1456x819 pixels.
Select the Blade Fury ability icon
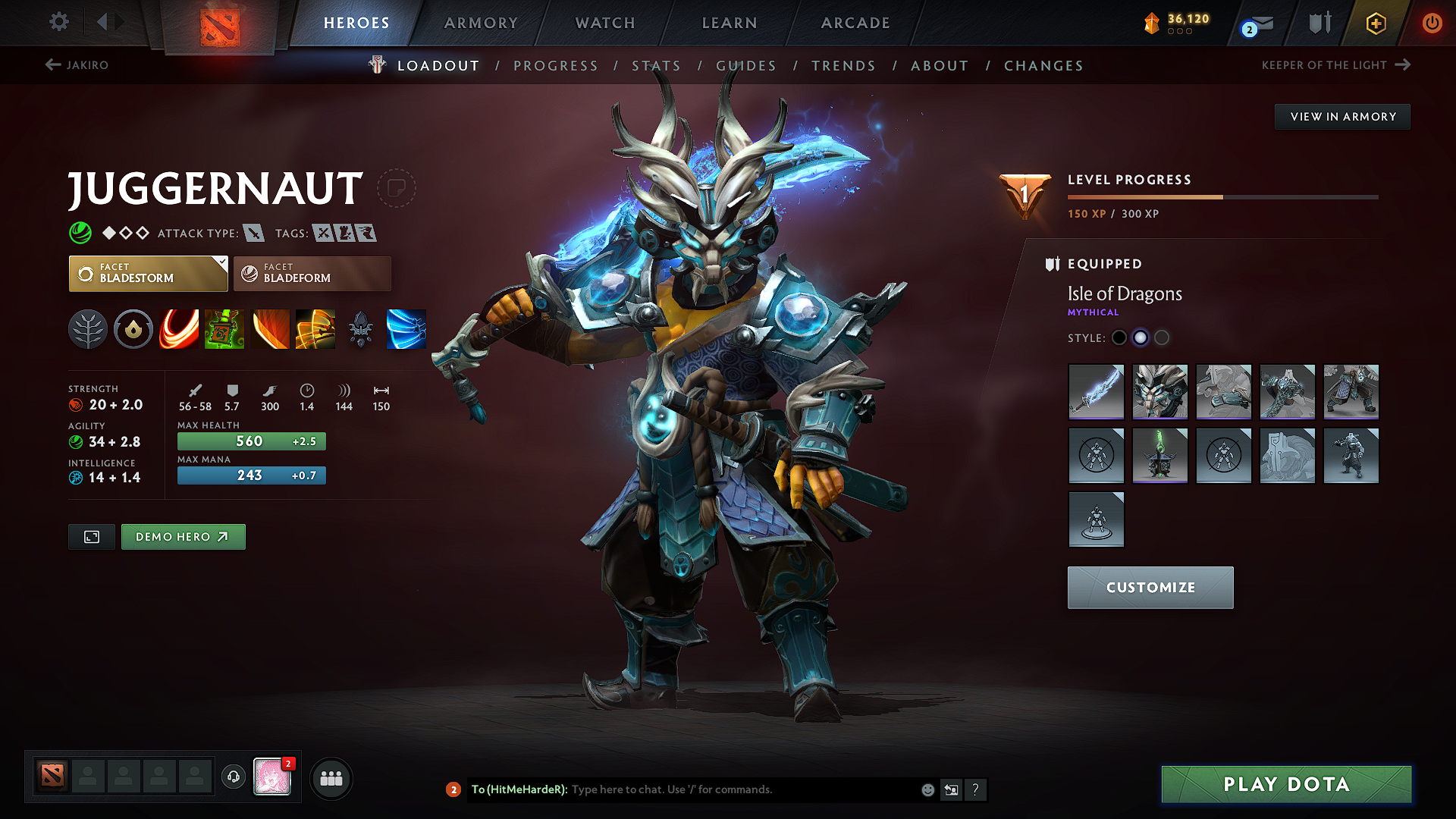click(x=179, y=329)
